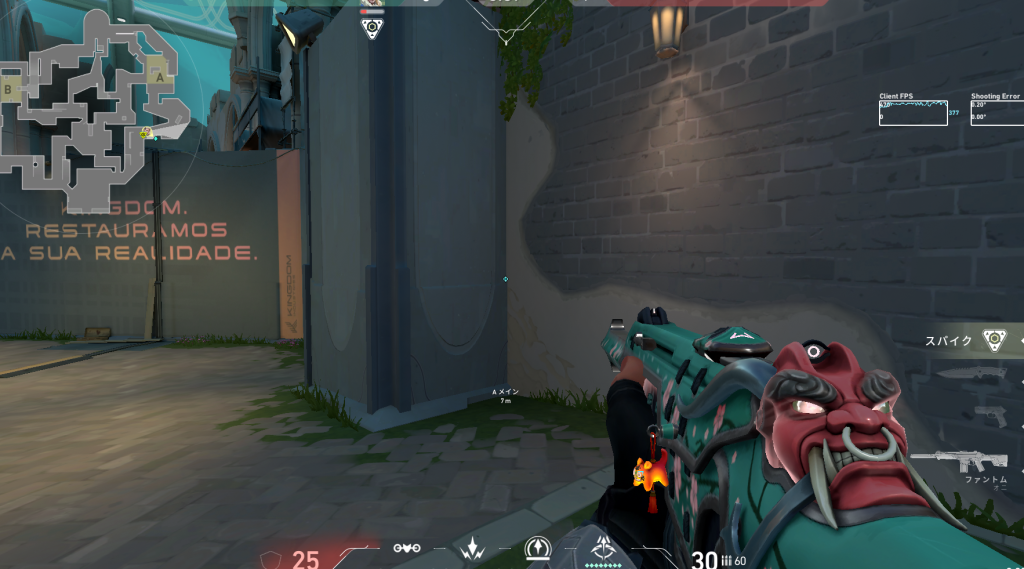The image size is (1024, 569).
Task: Click the spike carrier icon under top portrait
Action: pyautogui.click(x=372, y=28)
